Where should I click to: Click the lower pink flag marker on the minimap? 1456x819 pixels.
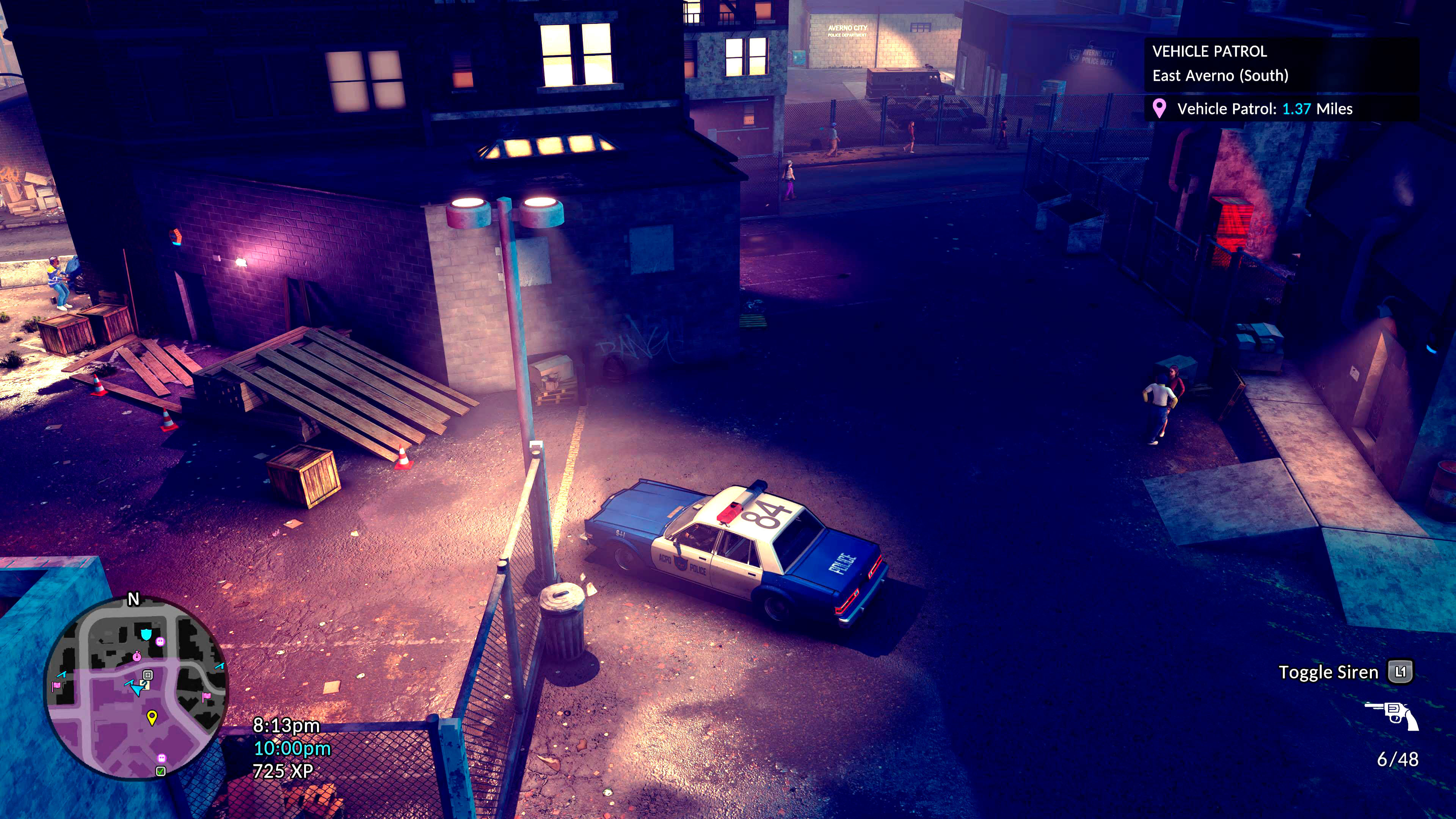coord(206,698)
